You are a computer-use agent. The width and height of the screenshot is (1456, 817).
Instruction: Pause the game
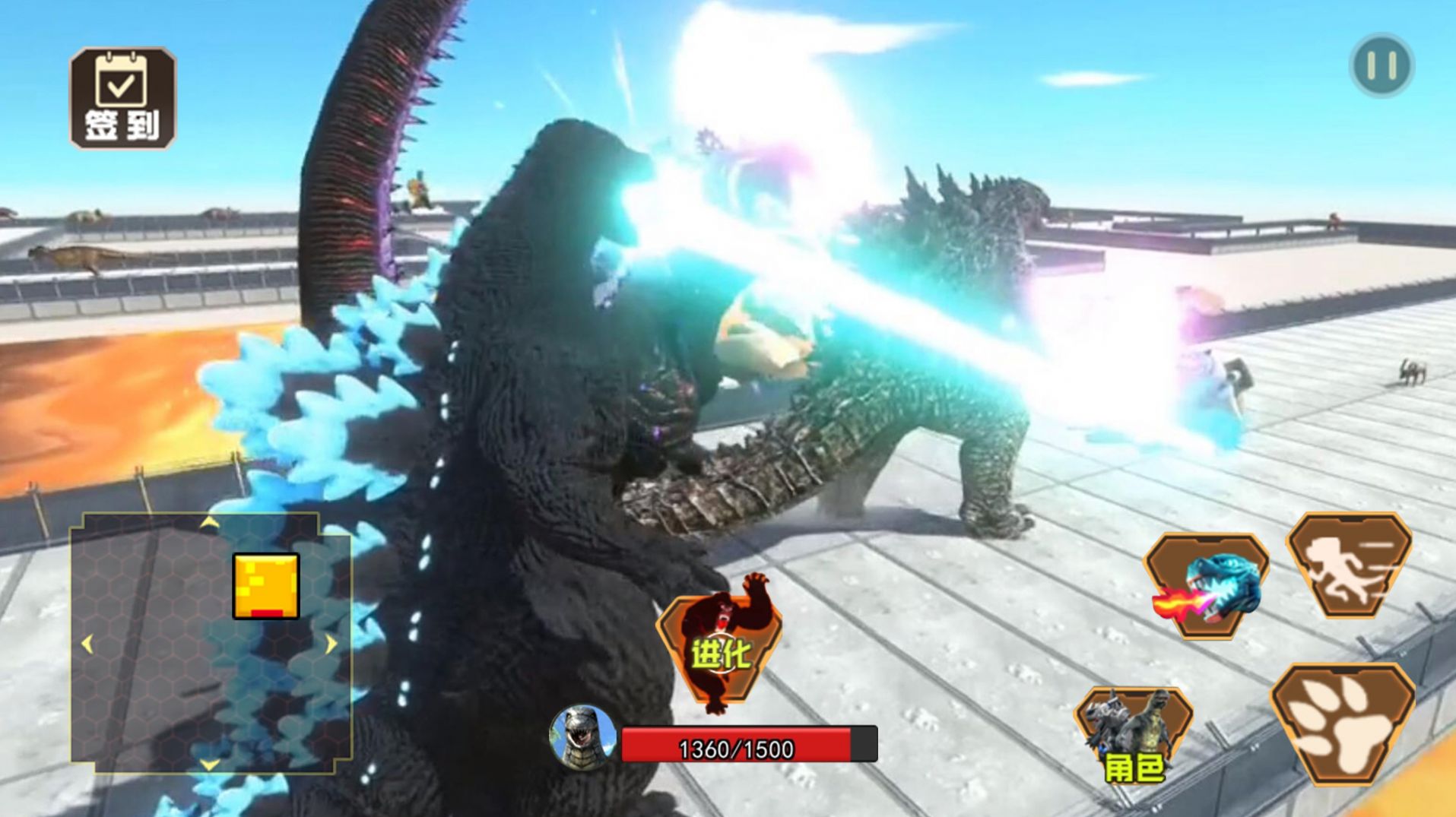(1381, 65)
